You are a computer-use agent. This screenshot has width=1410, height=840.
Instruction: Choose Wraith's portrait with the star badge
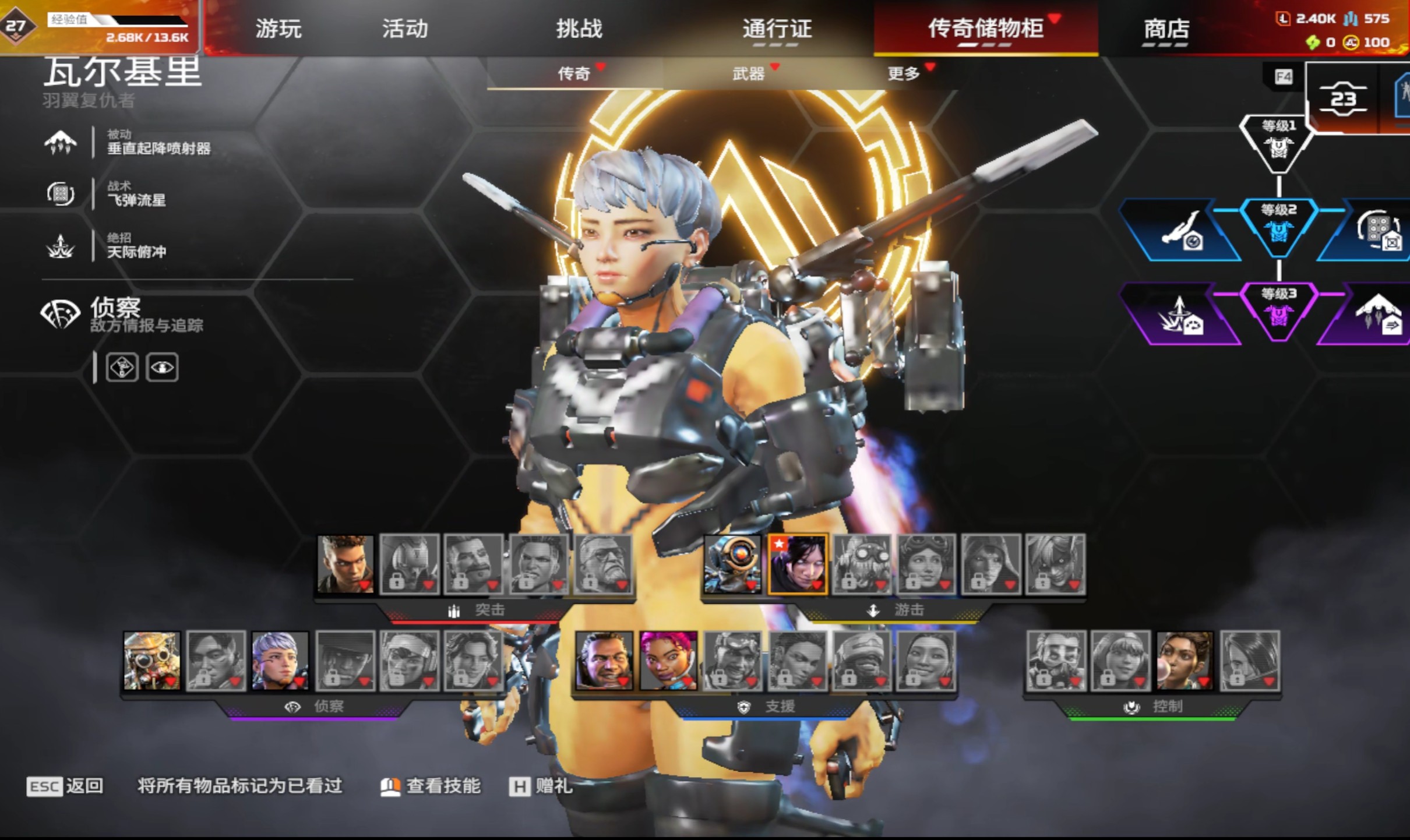[797, 564]
